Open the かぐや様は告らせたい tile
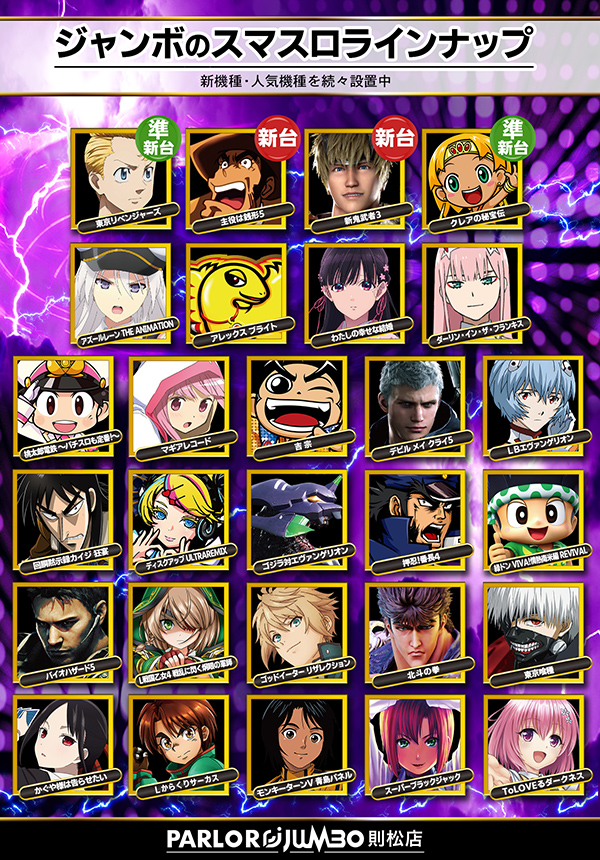The width and height of the screenshot is (600, 860). (x=62, y=743)
